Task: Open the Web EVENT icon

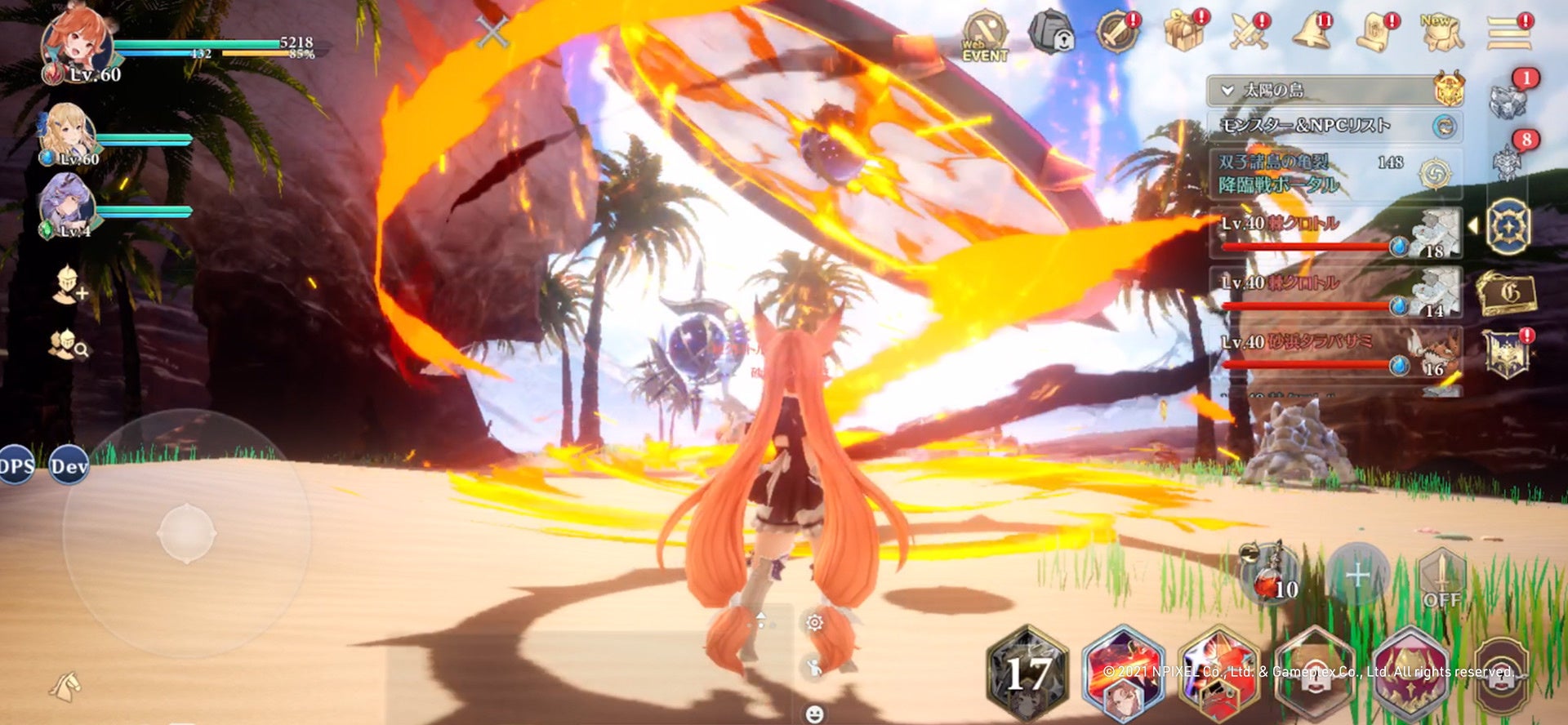Action: 984,37
